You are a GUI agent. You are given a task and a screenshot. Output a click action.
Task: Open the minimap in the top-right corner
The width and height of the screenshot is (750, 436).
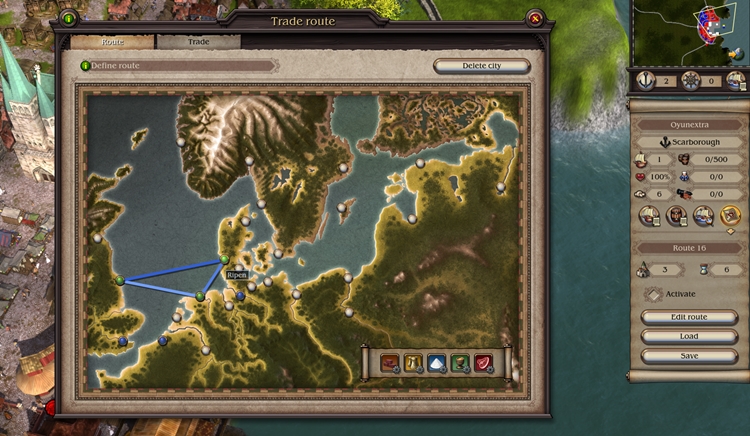point(690,32)
